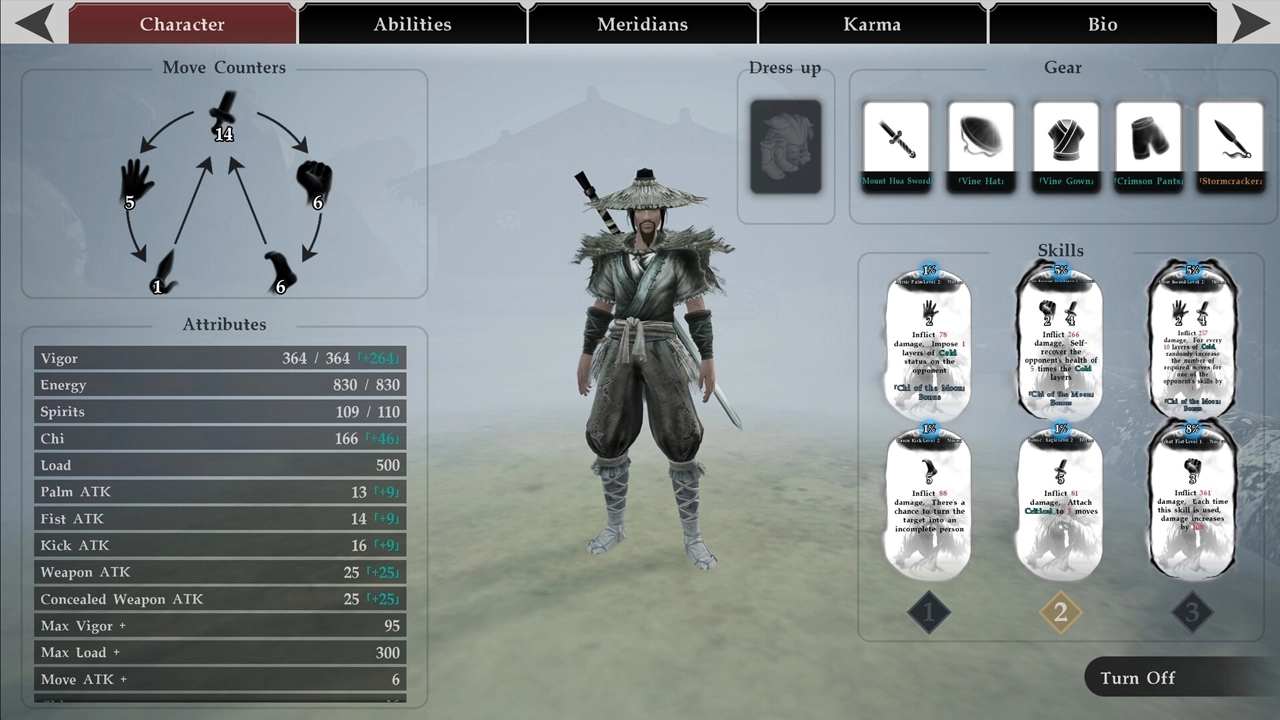Open the Vine Gown gear slot

click(1065, 145)
